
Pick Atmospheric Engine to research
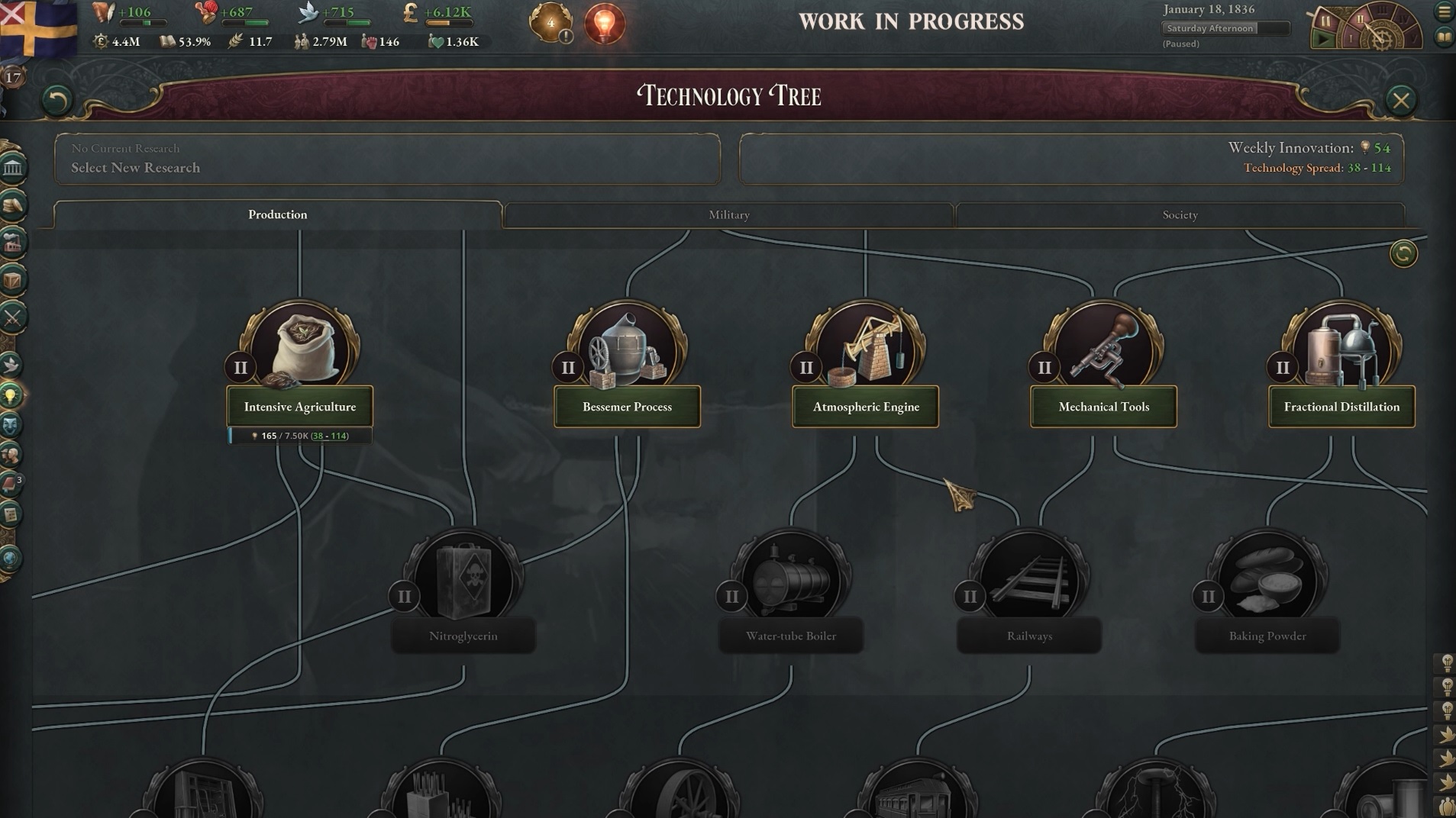click(865, 406)
